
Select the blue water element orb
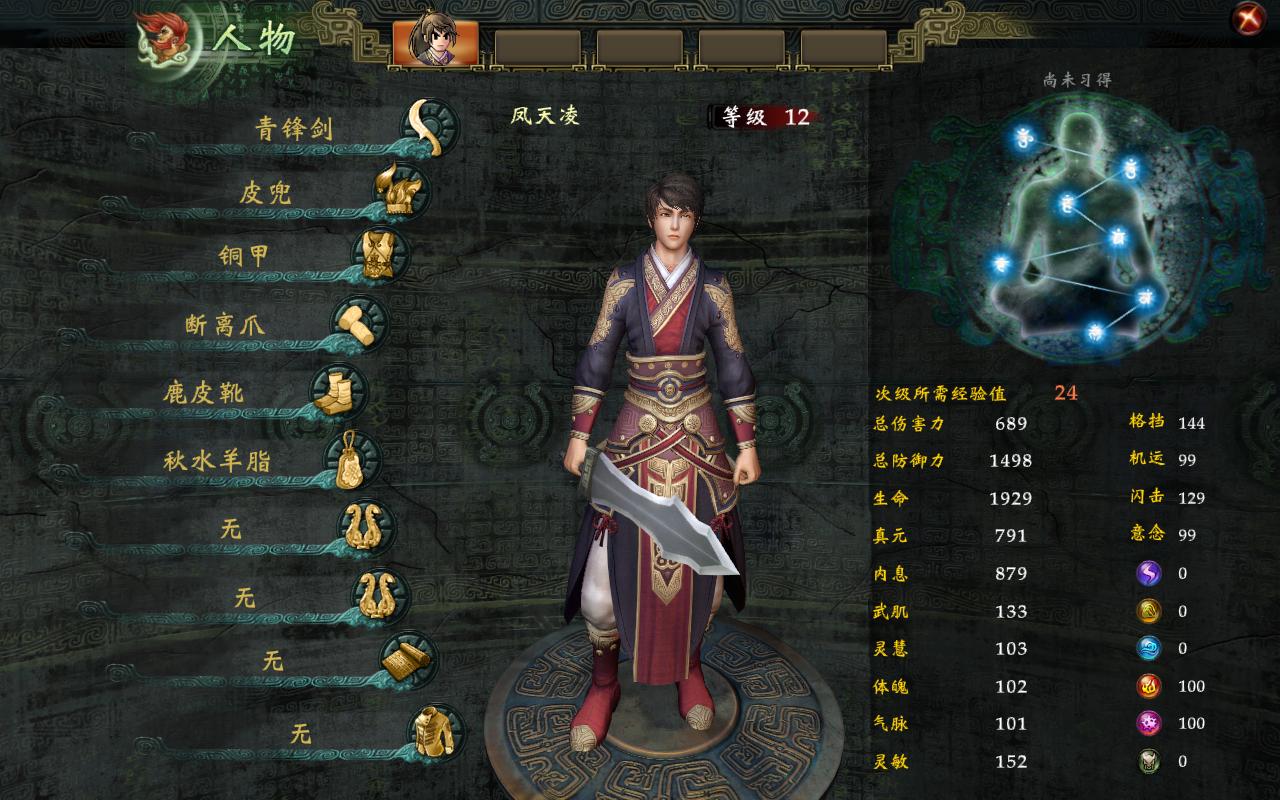click(1149, 649)
